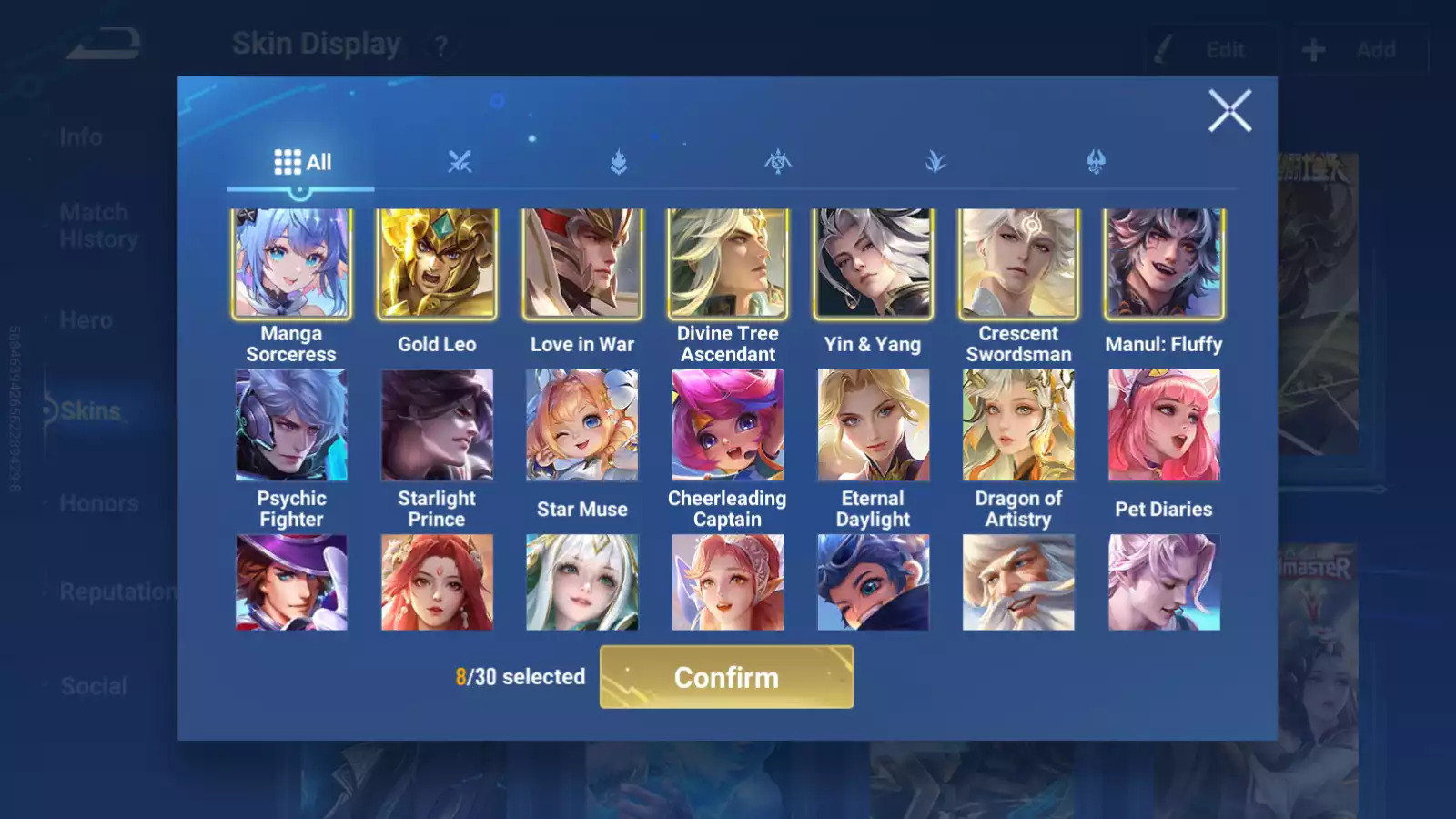
Task: Confirm the skin display selection
Action: tap(726, 677)
